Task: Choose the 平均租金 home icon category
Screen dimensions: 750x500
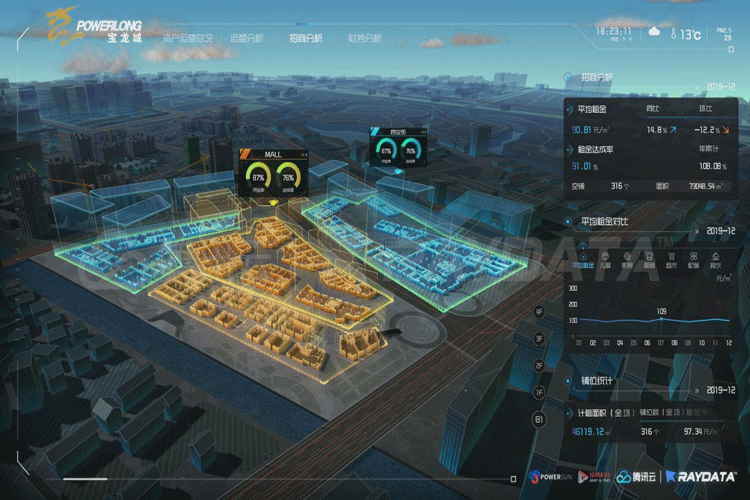Action: (582, 263)
